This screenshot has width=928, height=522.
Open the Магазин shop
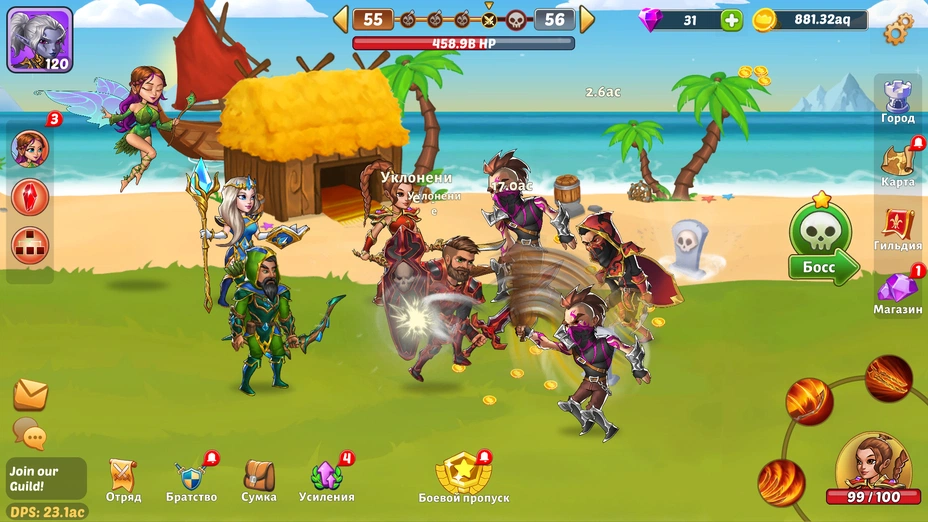pyautogui.click(x=897, y=293)
